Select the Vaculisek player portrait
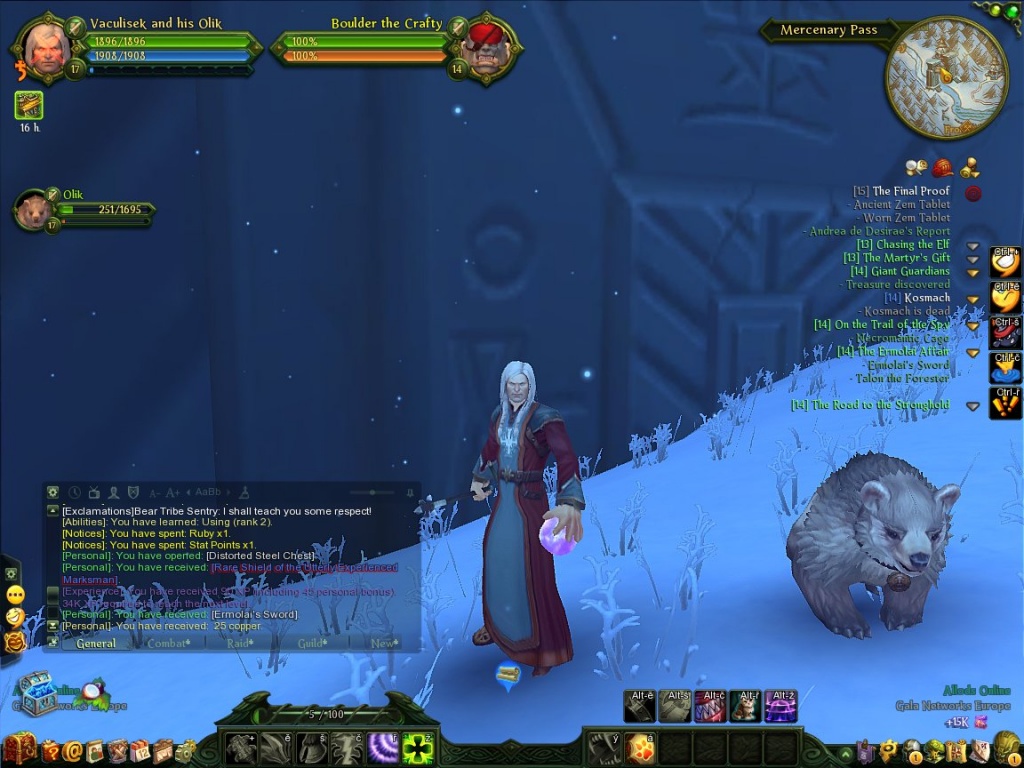 [x=48, y=45]
